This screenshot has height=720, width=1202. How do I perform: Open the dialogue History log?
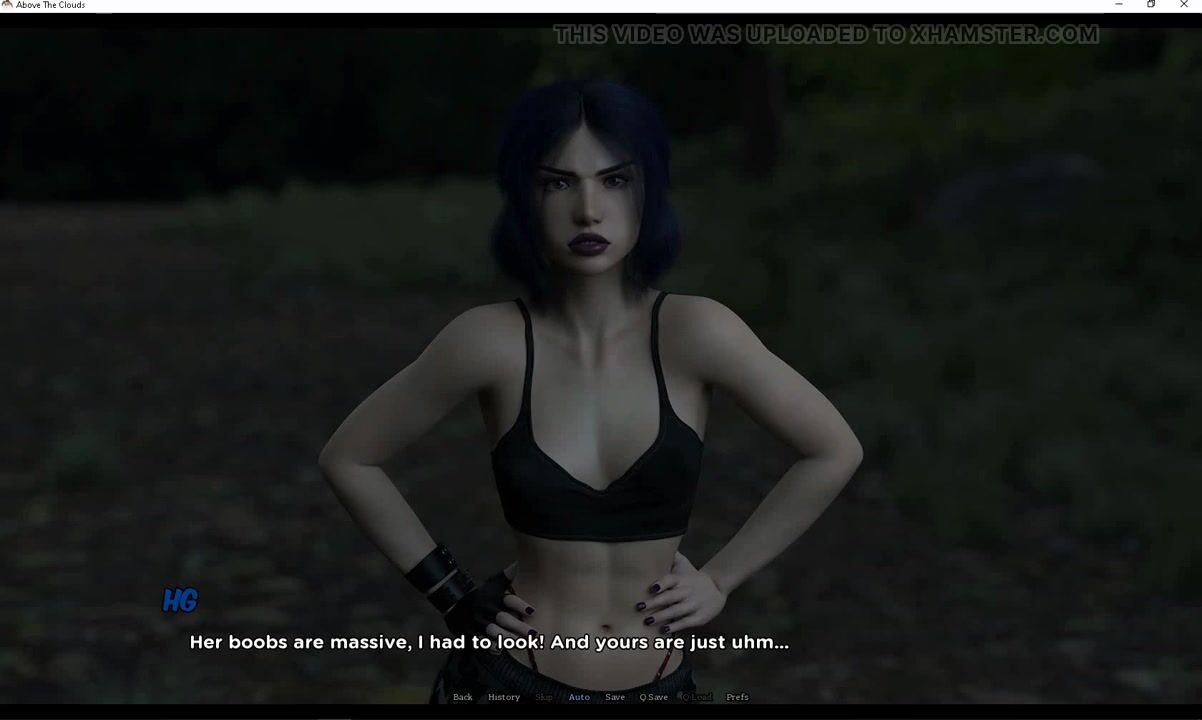click(503, 697)
